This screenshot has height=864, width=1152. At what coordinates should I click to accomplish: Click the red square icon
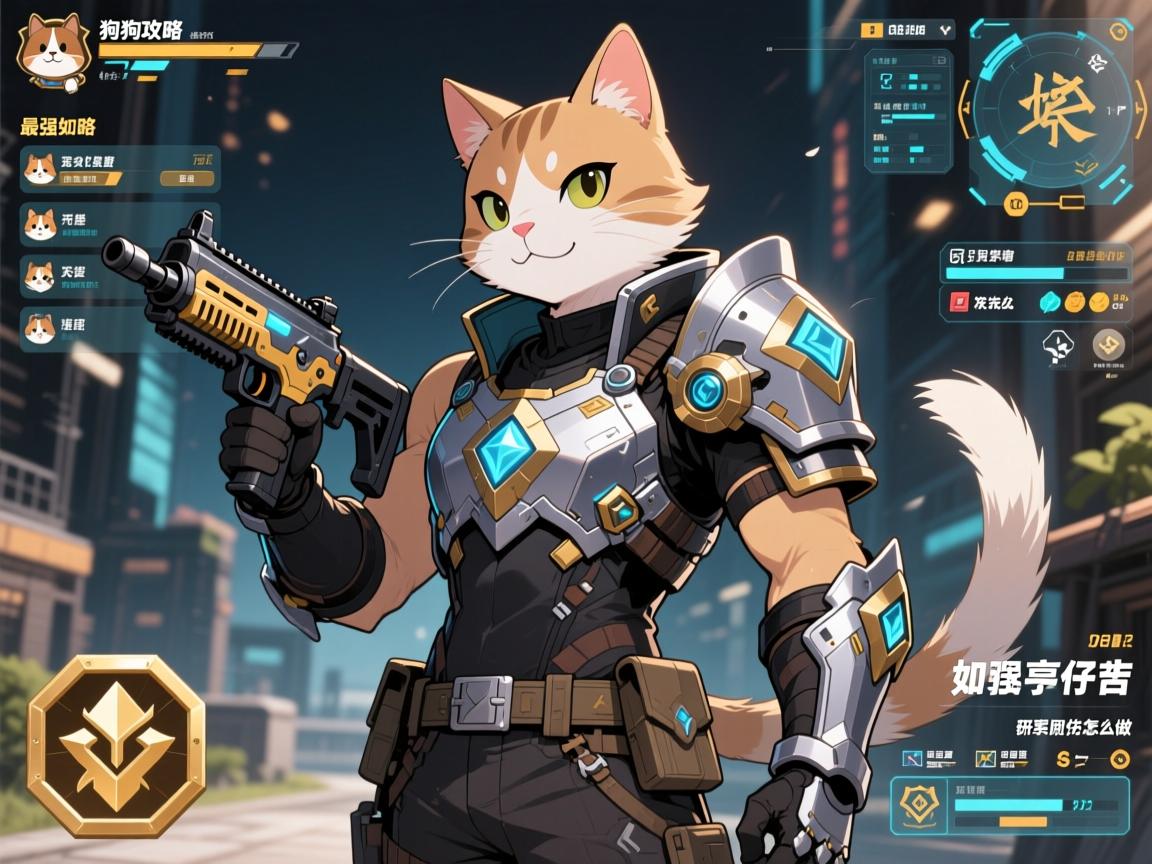pos(958,301)
